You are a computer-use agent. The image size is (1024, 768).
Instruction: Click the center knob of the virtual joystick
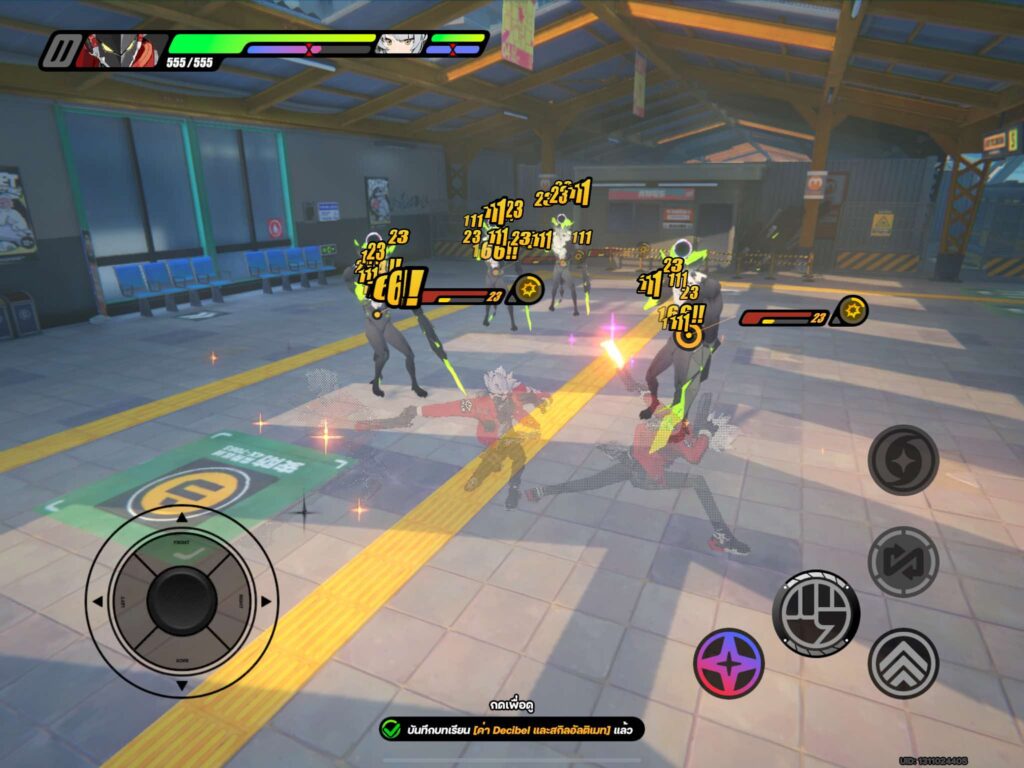(181, 601)
